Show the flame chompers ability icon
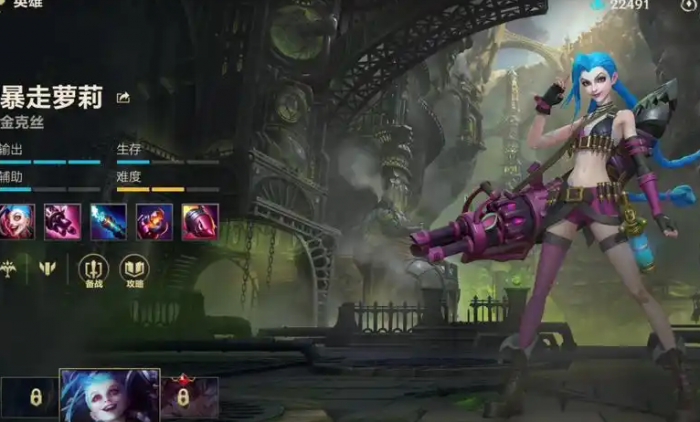Image resolution: width=700 pixels, height=422 pixels. [x=154, y=221]
